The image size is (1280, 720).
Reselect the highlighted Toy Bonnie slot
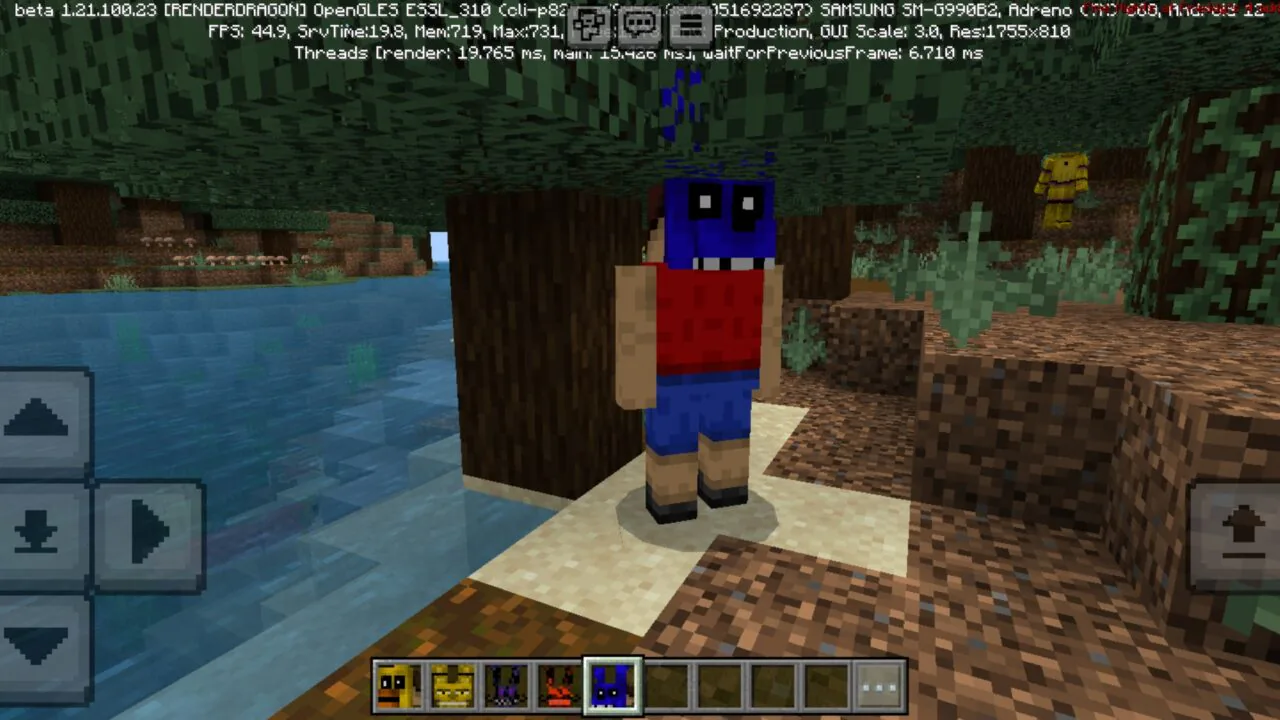(612, 684)
